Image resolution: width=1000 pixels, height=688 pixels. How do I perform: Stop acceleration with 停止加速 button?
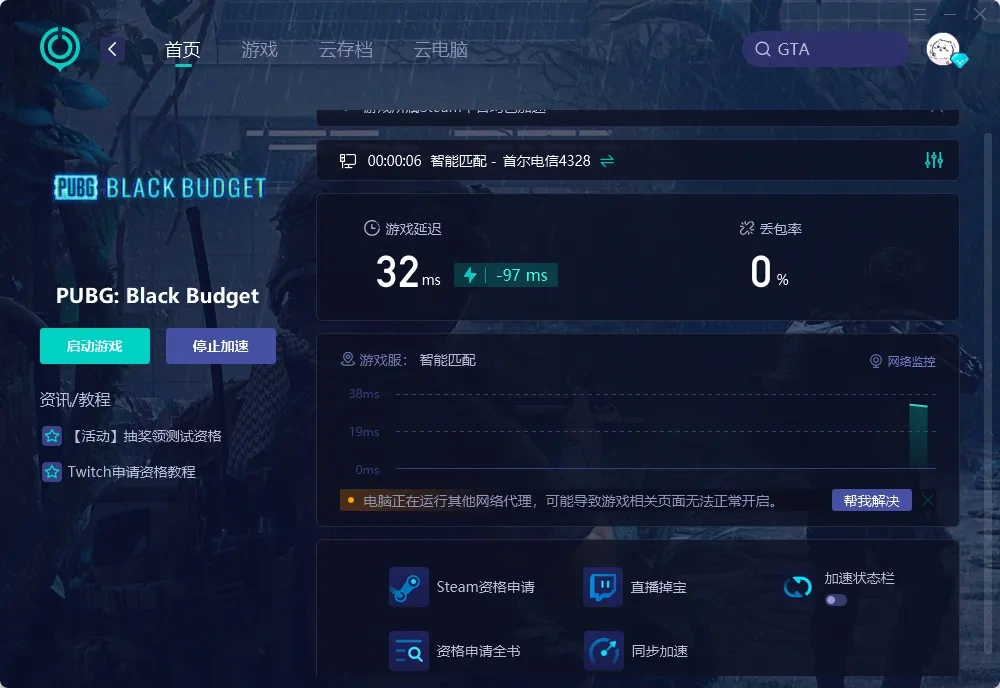point(220,346)
